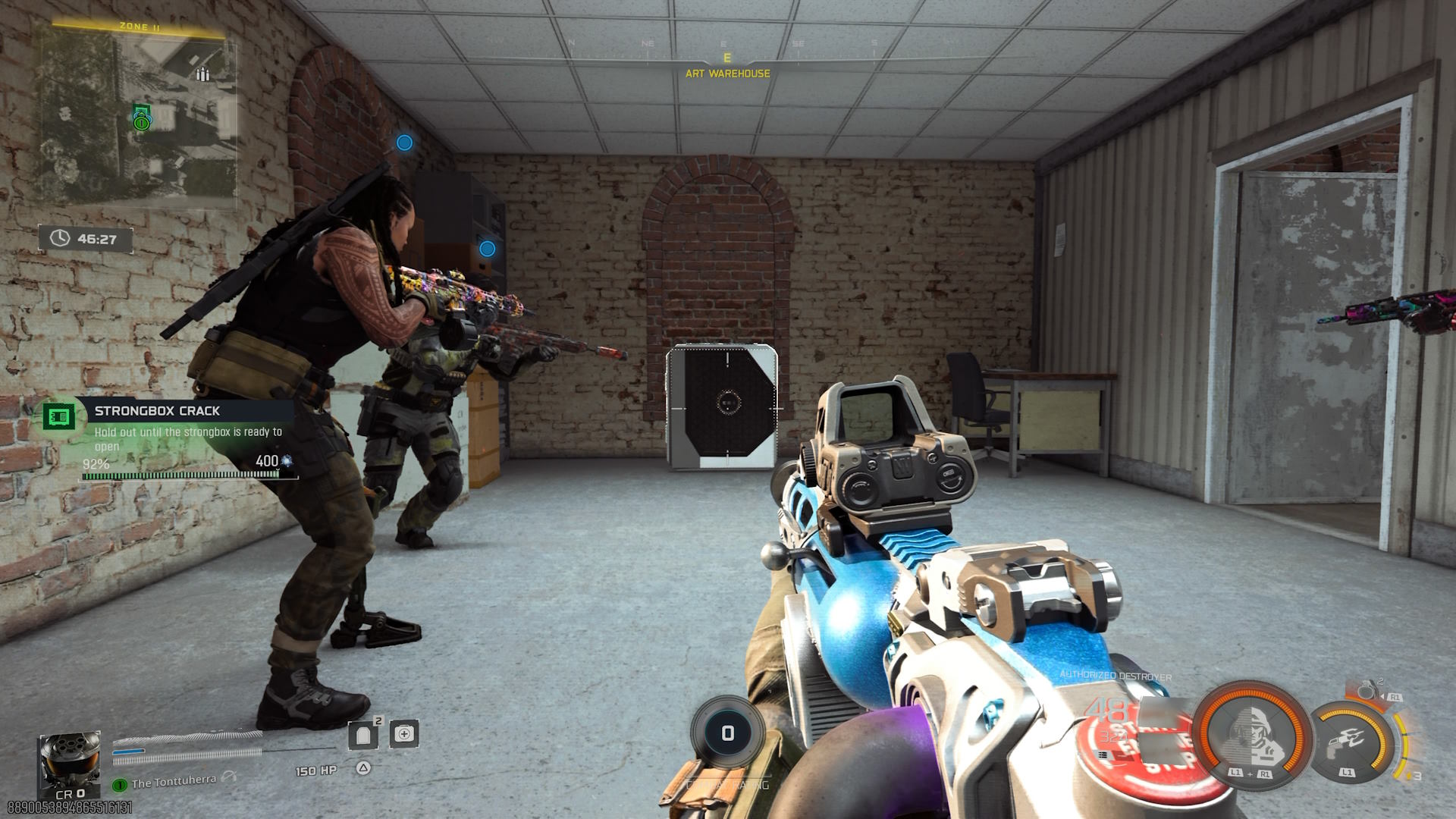Click the armor plate slot
1456x819 pixels.
point(363,734)
